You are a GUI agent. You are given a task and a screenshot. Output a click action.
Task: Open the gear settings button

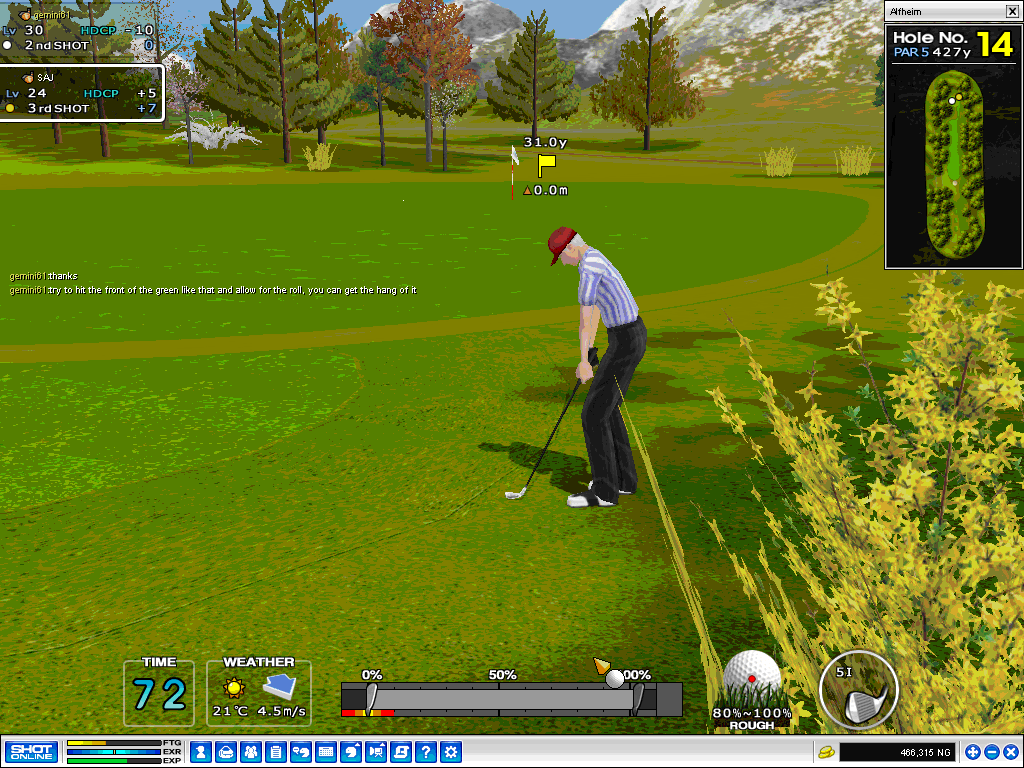coord(451,752)
